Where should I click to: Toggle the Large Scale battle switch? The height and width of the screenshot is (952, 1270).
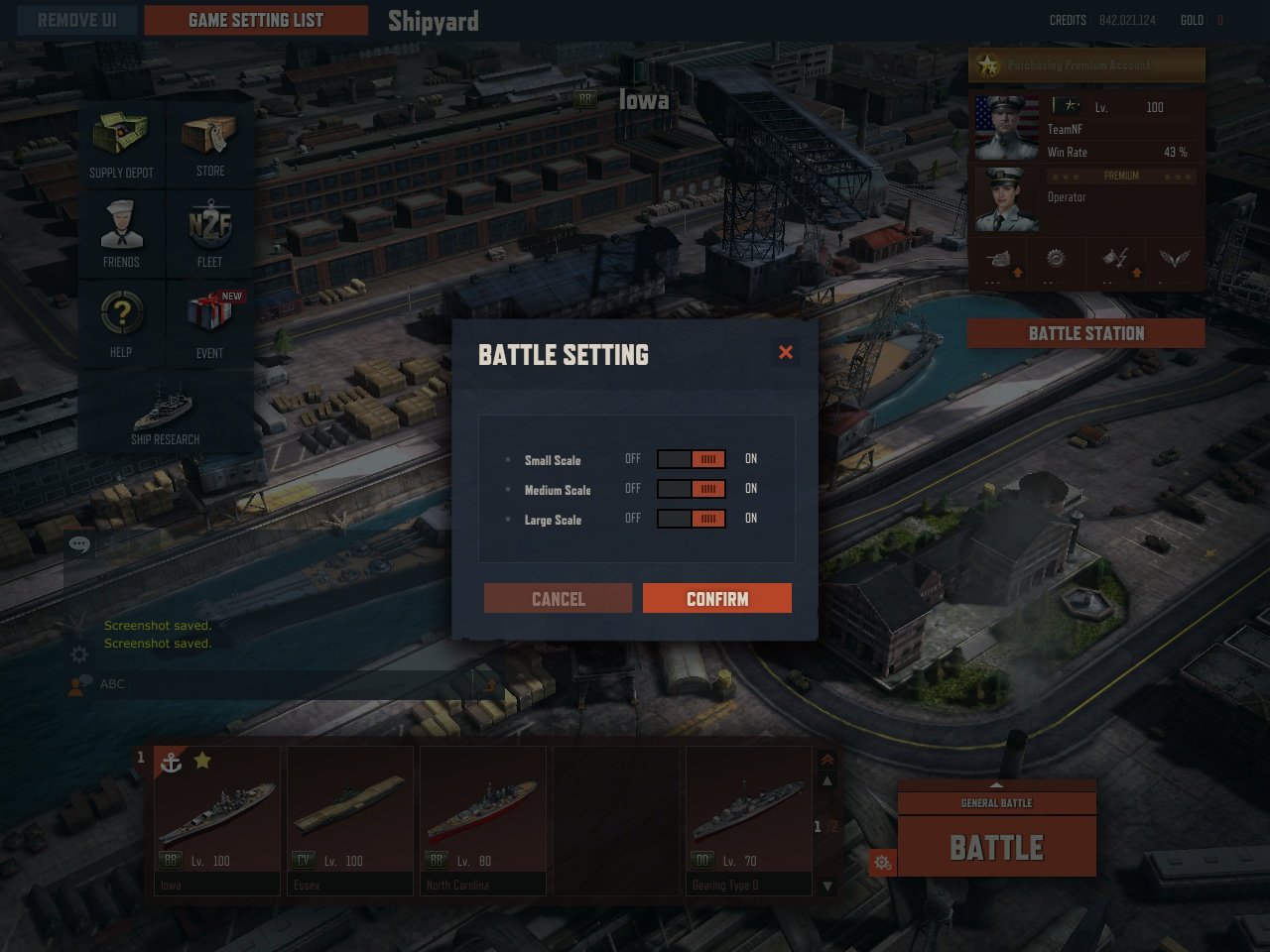tap(692, 519)
